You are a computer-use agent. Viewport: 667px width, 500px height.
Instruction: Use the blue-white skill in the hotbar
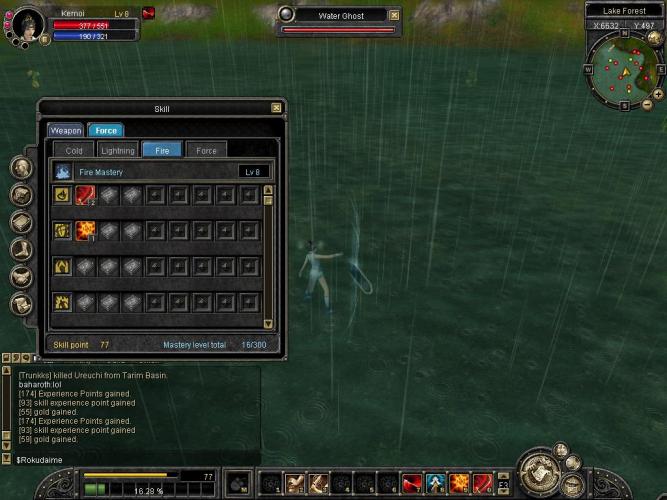pyautogui.click(x=436, y=484)
